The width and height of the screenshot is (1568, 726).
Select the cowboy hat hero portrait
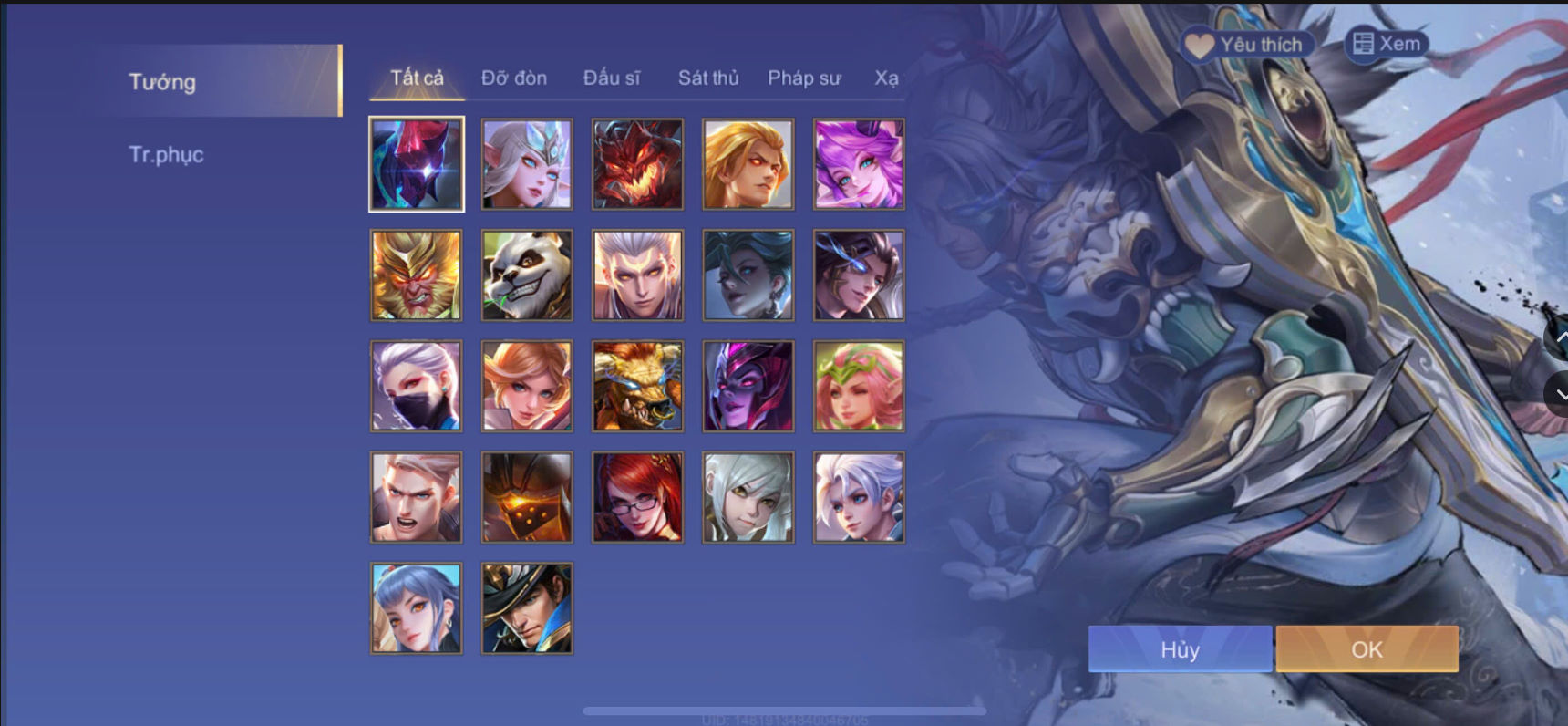point(526,607)
